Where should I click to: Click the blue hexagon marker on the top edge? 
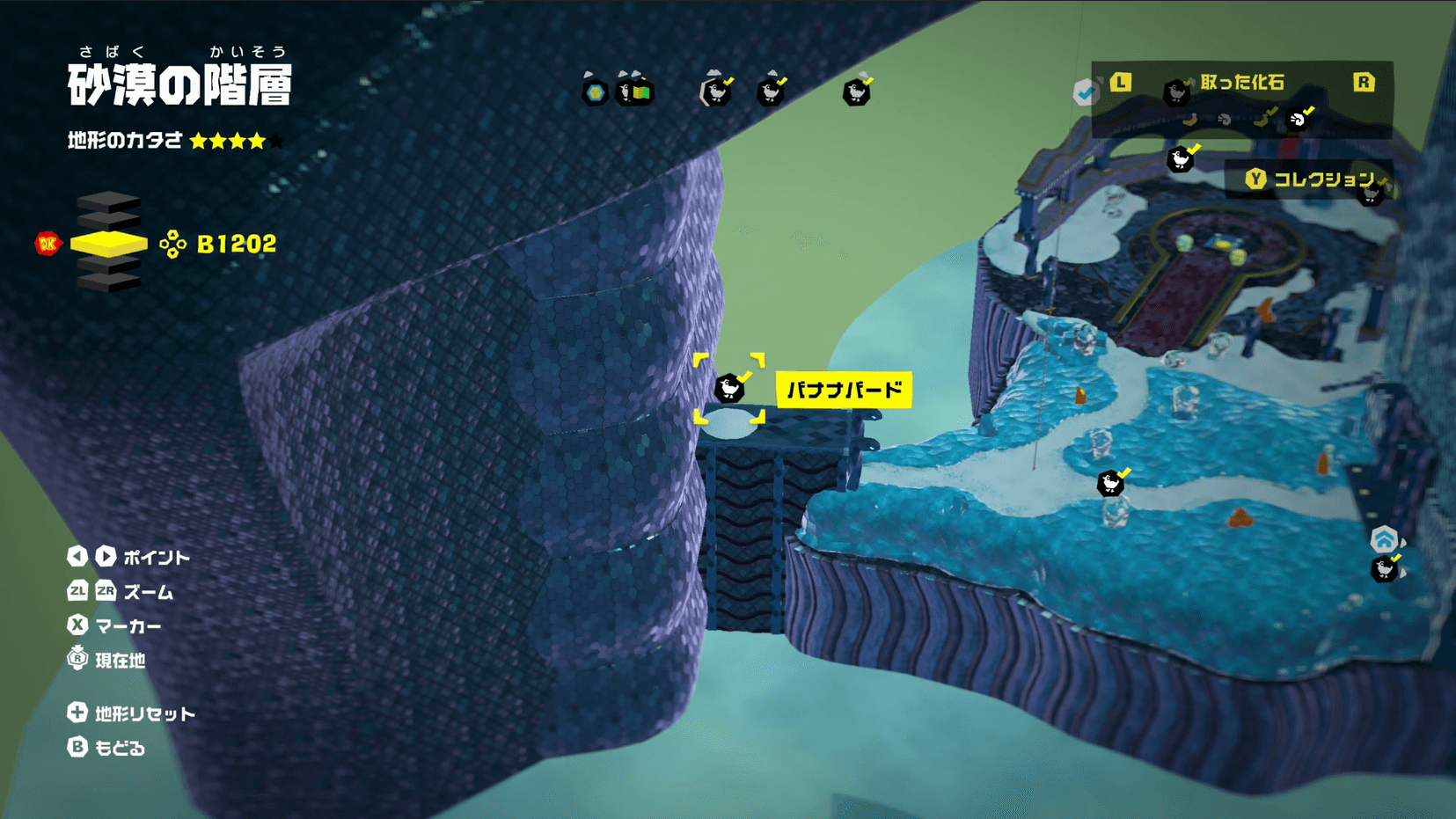596,92
